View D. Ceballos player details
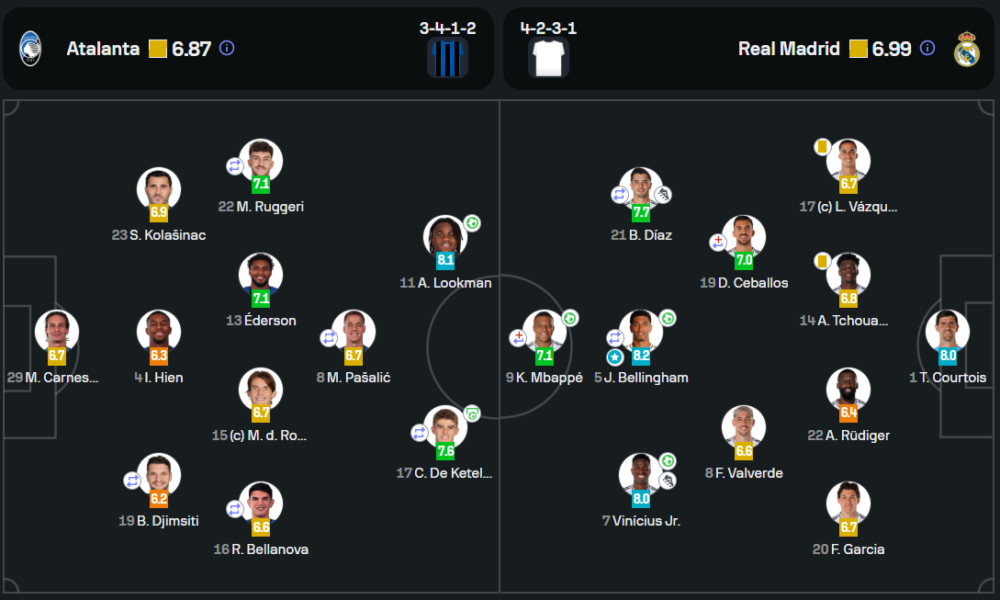1000x600 pixels. 743,238
